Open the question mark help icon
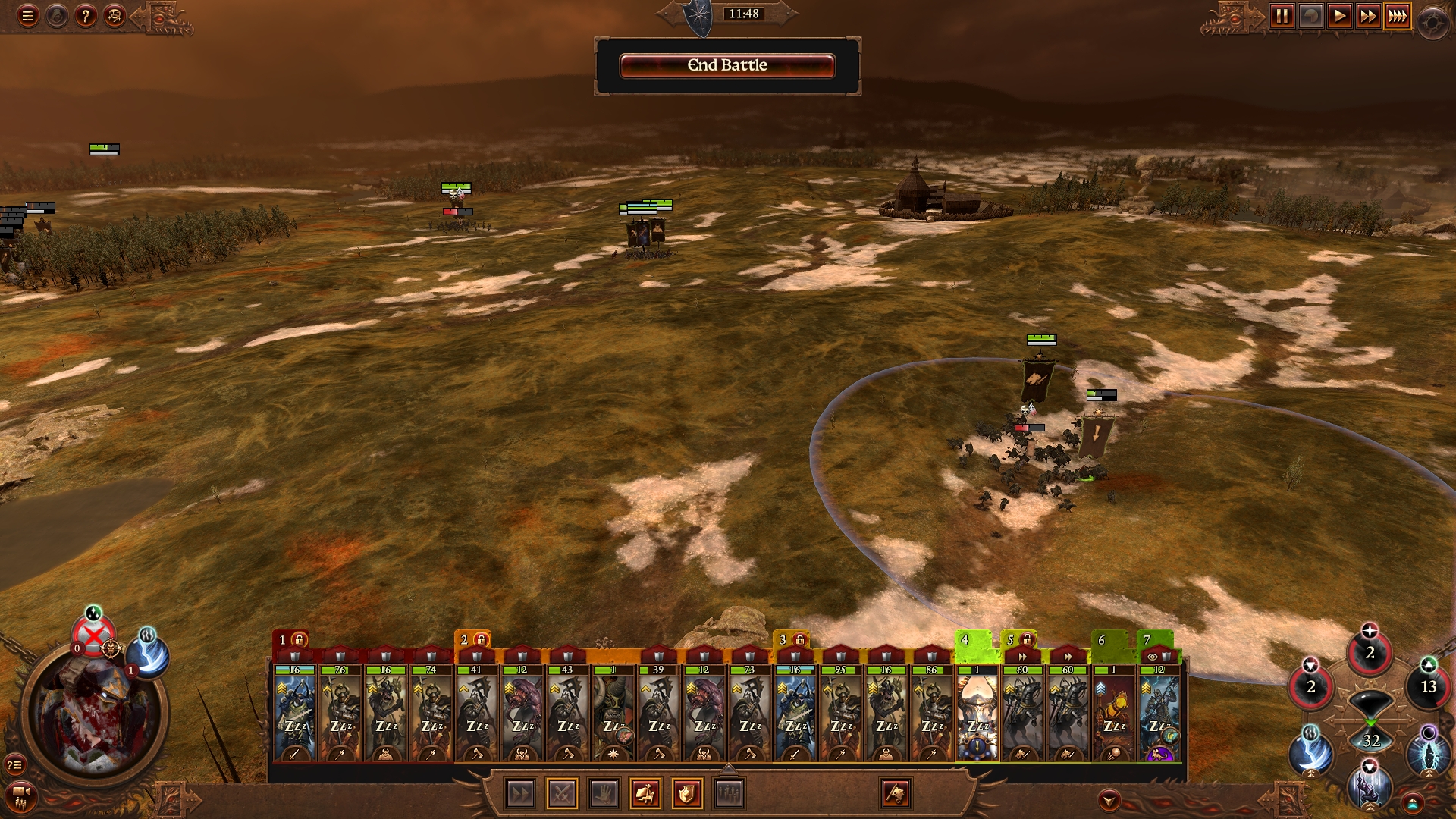1456x819 pixels. 86,16
